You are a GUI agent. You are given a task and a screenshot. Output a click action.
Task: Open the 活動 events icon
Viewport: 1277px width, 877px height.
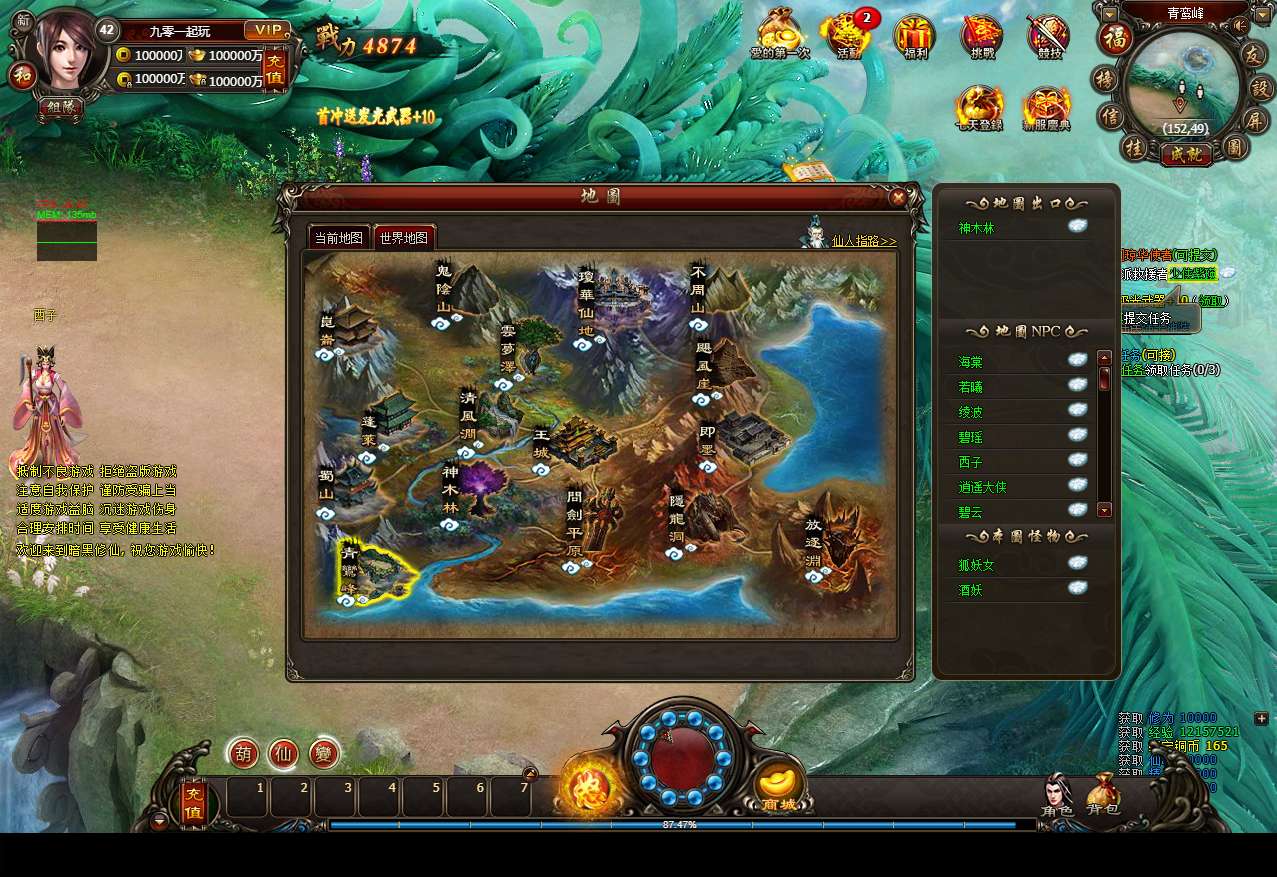(x=848, y=37)
